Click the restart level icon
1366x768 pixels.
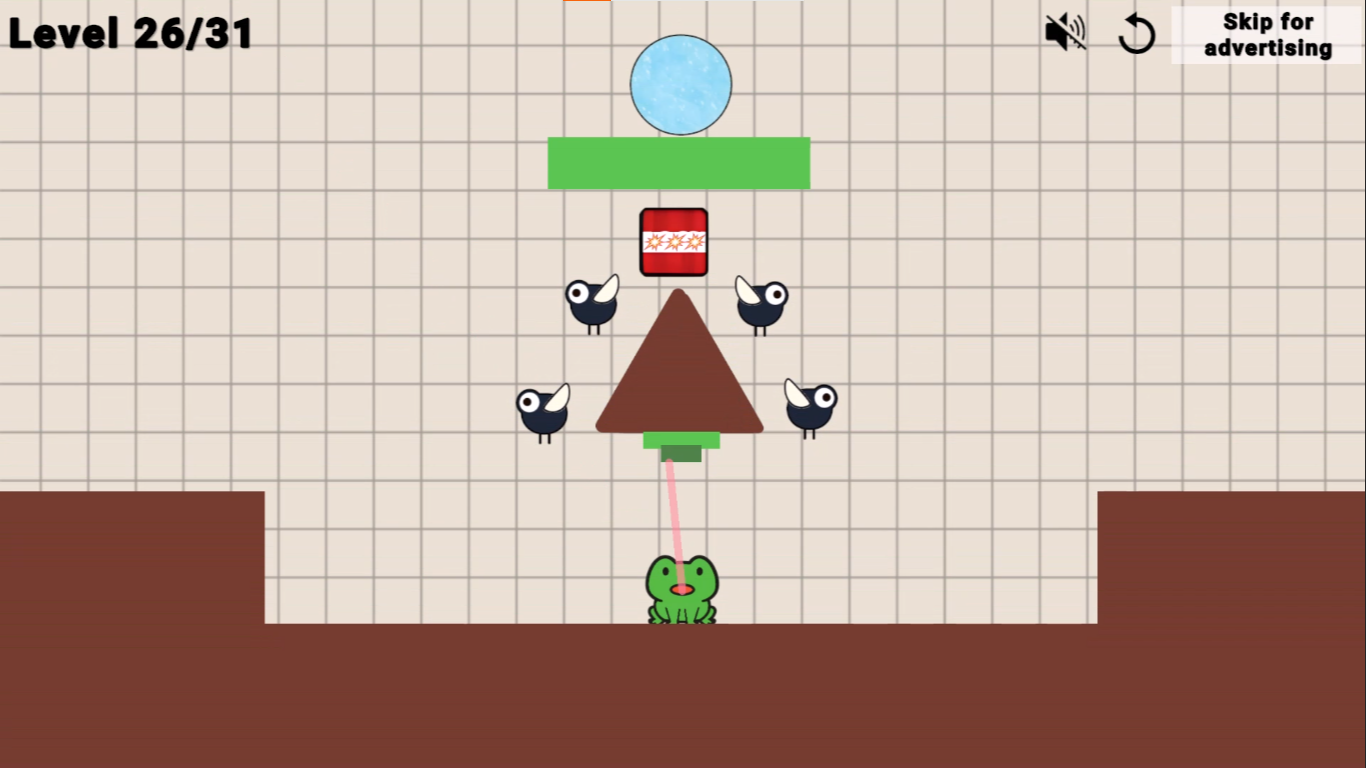(1137, 32)
